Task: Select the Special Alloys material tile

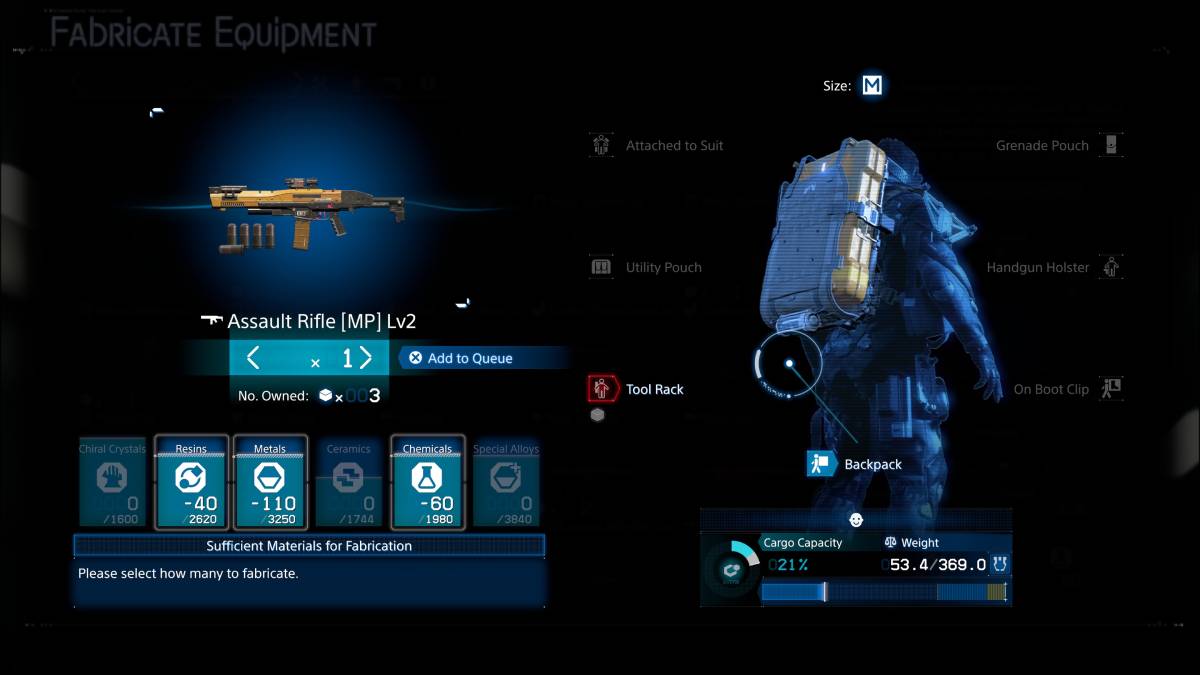Action: tap(505, 483)
